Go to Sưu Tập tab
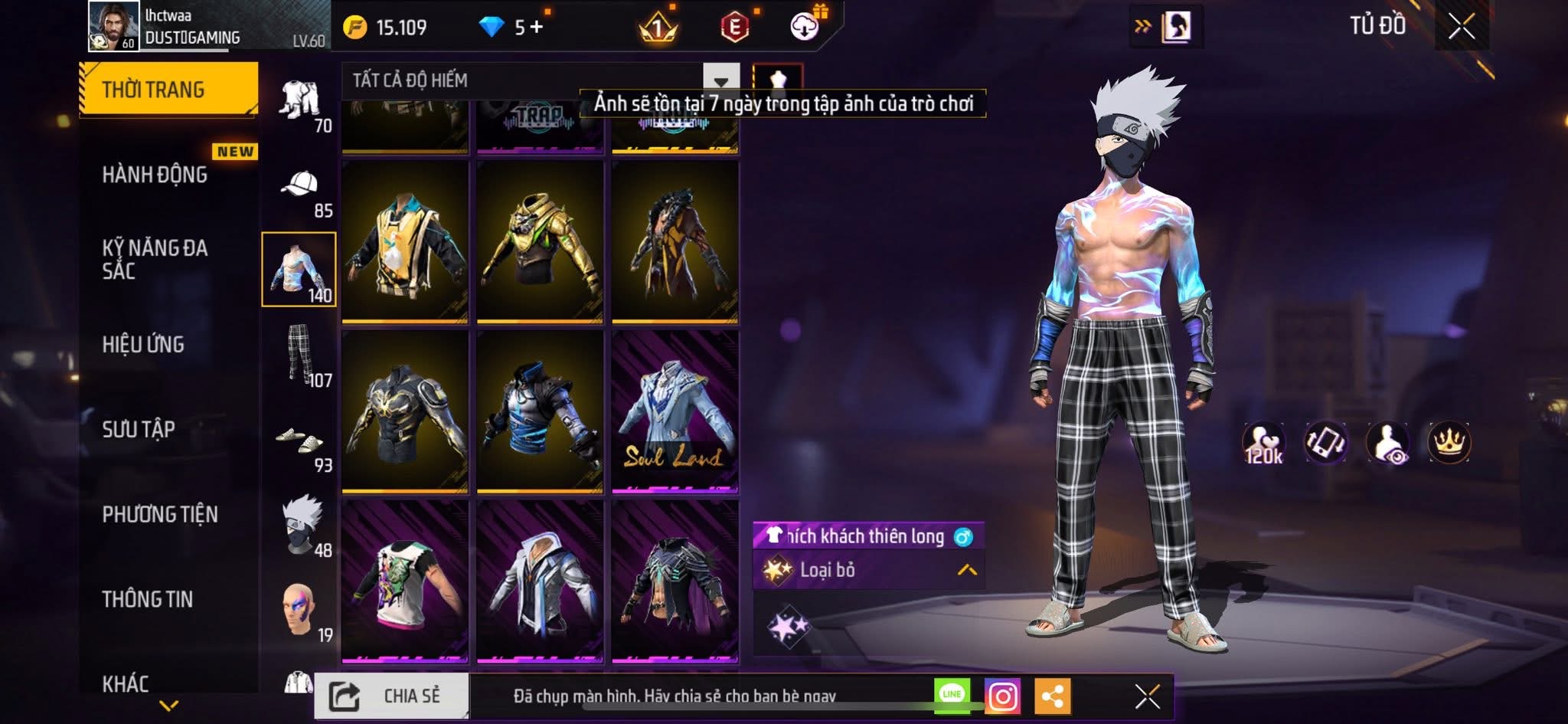 [x=139, y=429]
